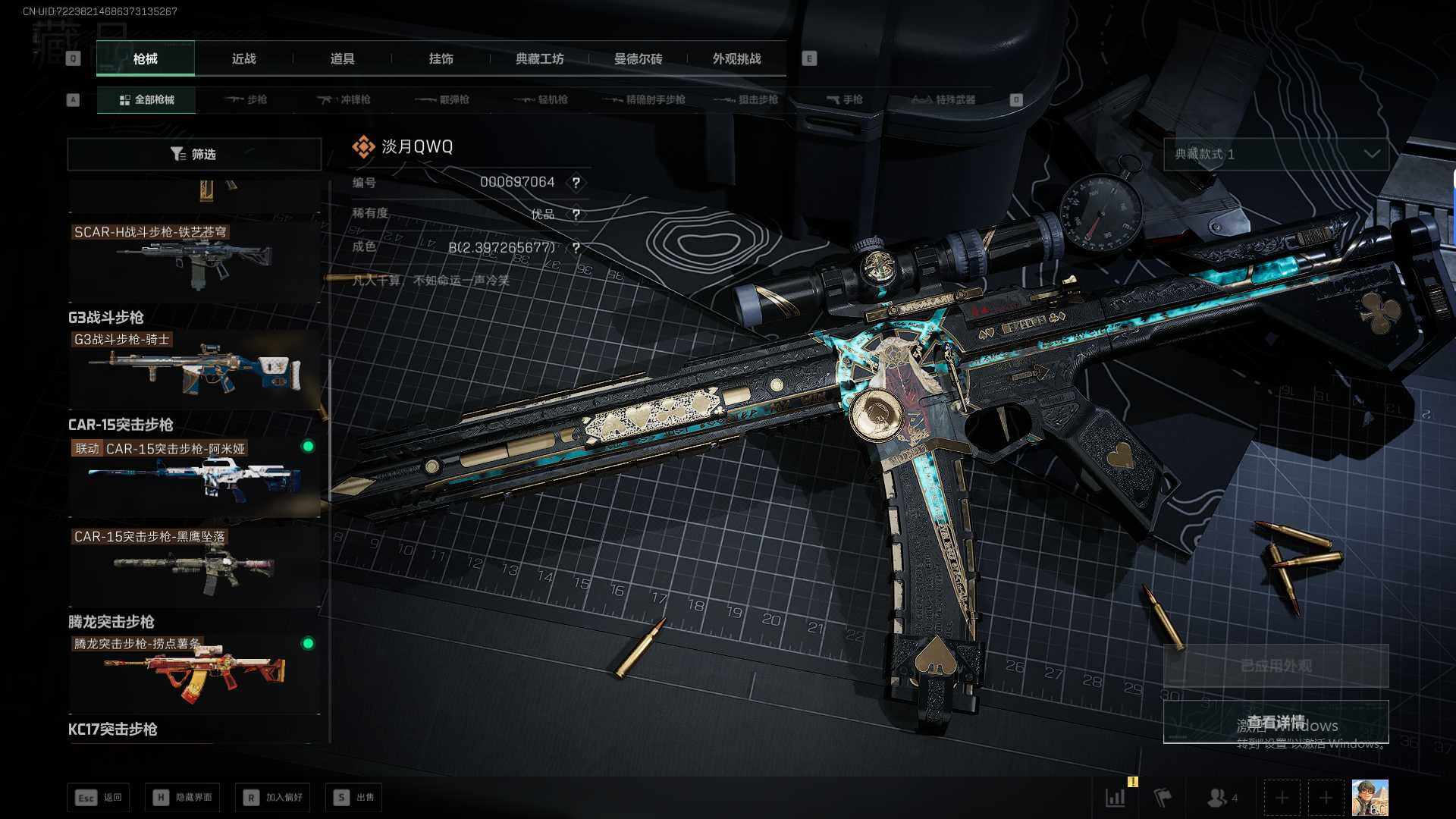Open the 道具 items tab

point(342,58)
